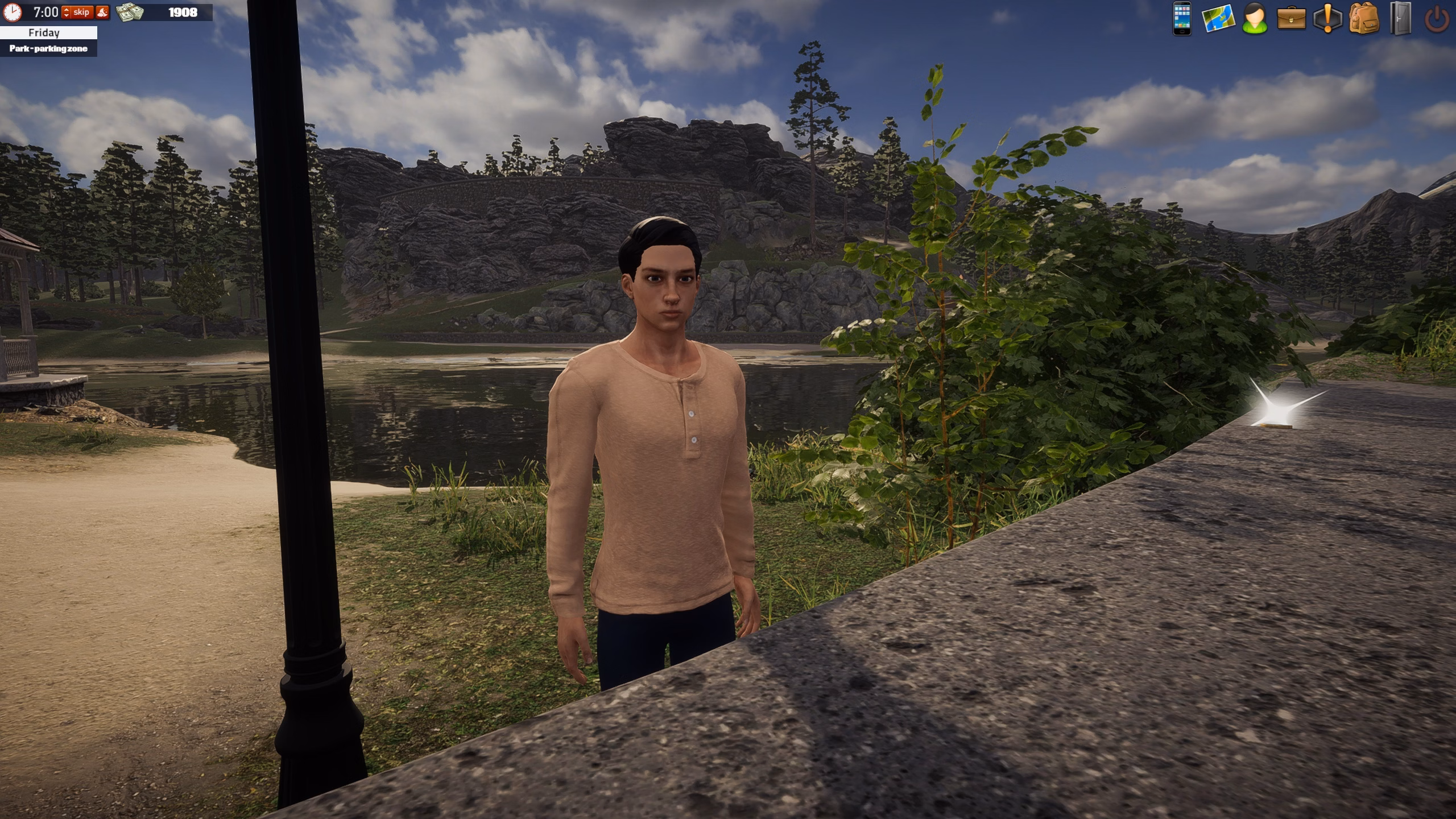Click the skip time button

81,12
